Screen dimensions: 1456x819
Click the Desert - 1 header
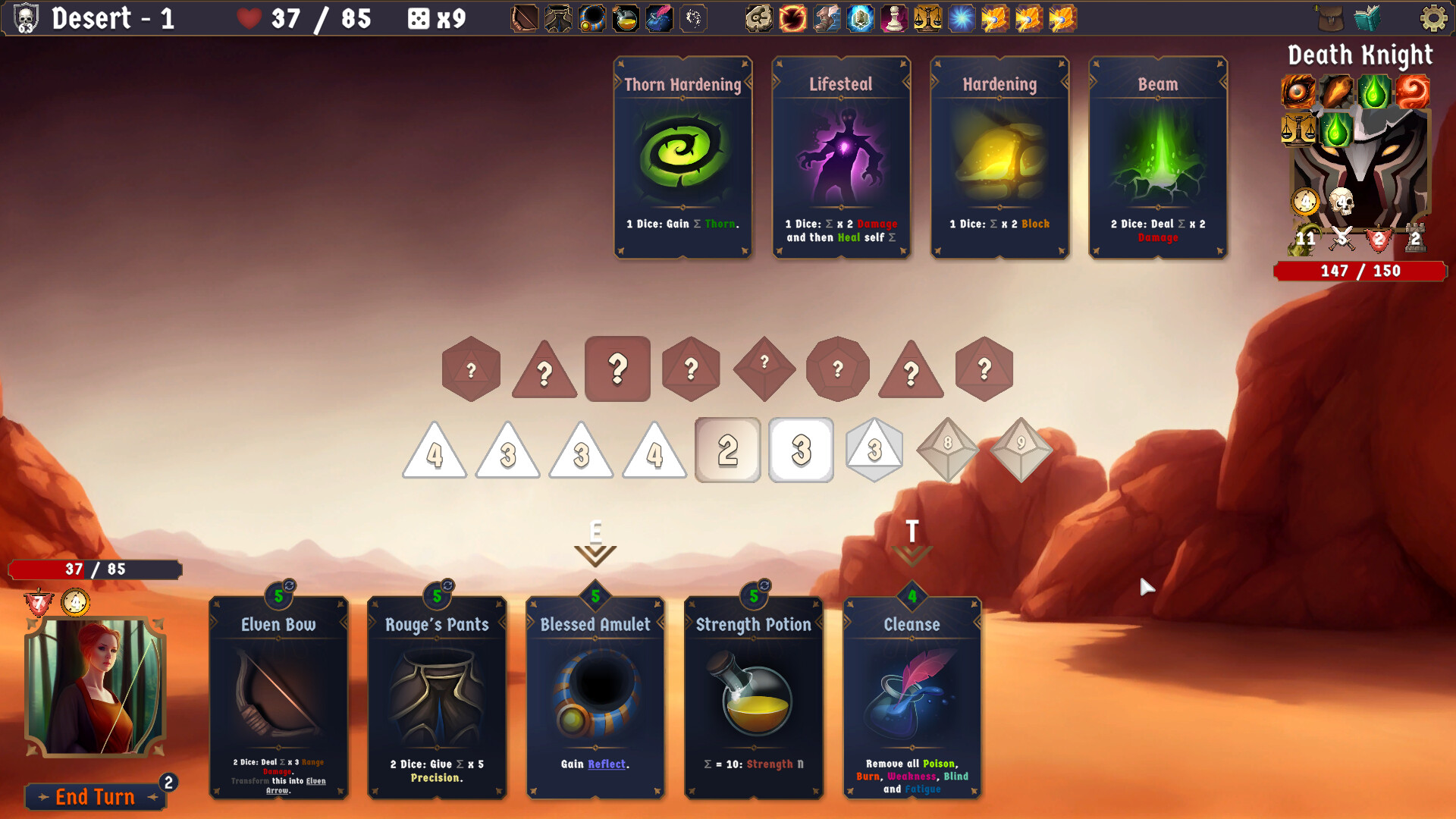pos(114,19)
